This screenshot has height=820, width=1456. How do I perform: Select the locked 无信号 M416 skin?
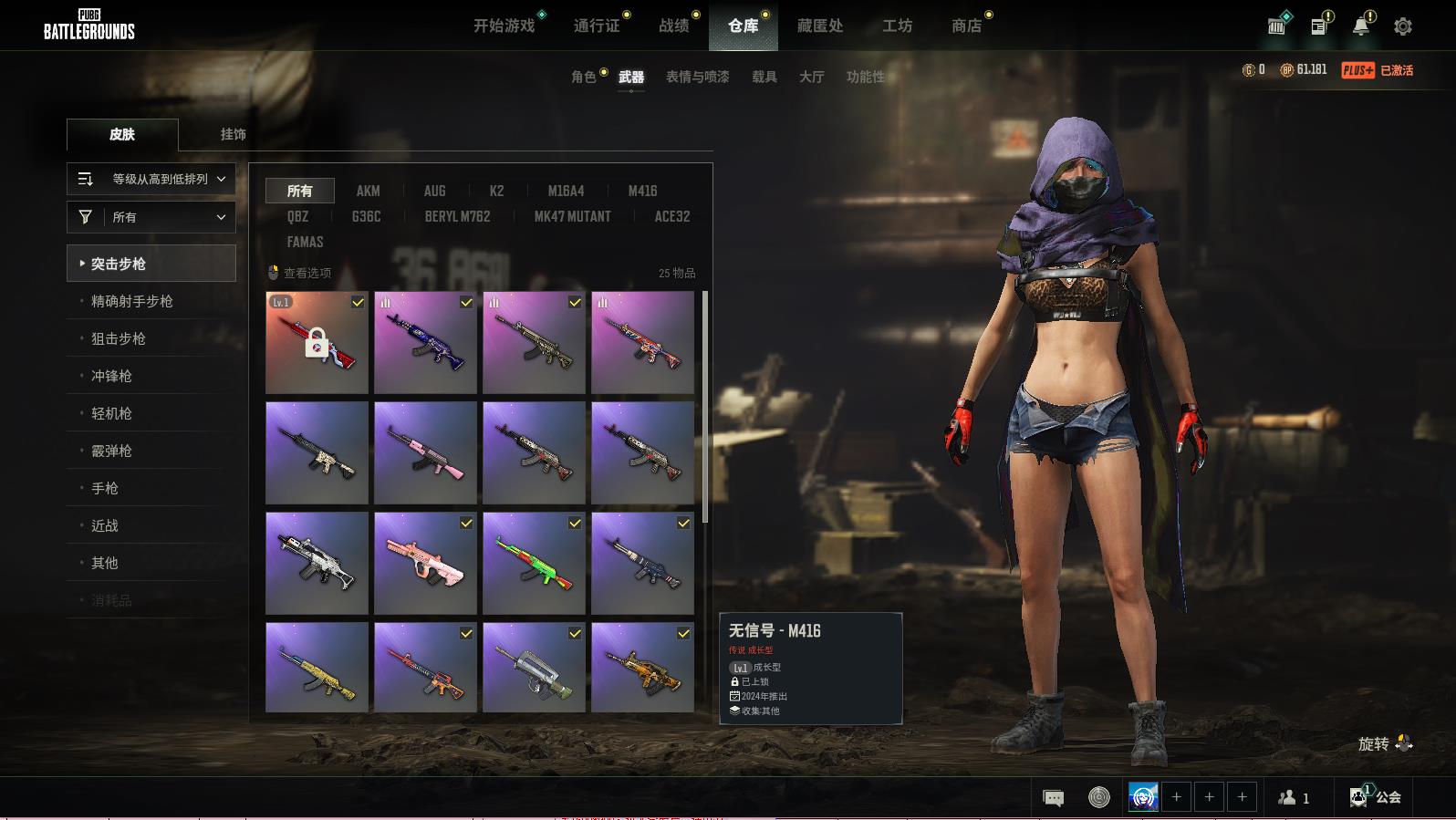tap(317, 343)
